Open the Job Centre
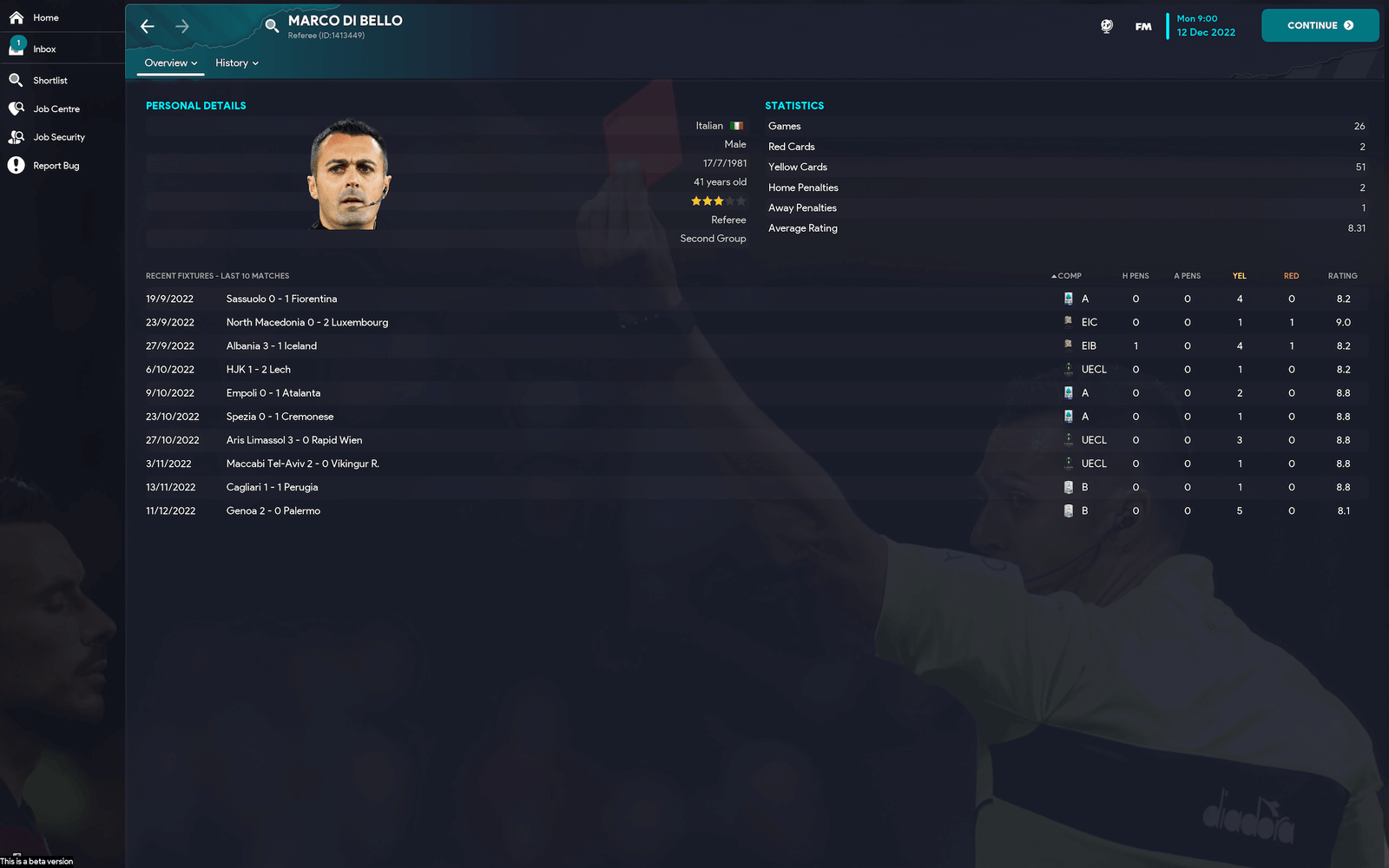 click(x=56, y=109)
